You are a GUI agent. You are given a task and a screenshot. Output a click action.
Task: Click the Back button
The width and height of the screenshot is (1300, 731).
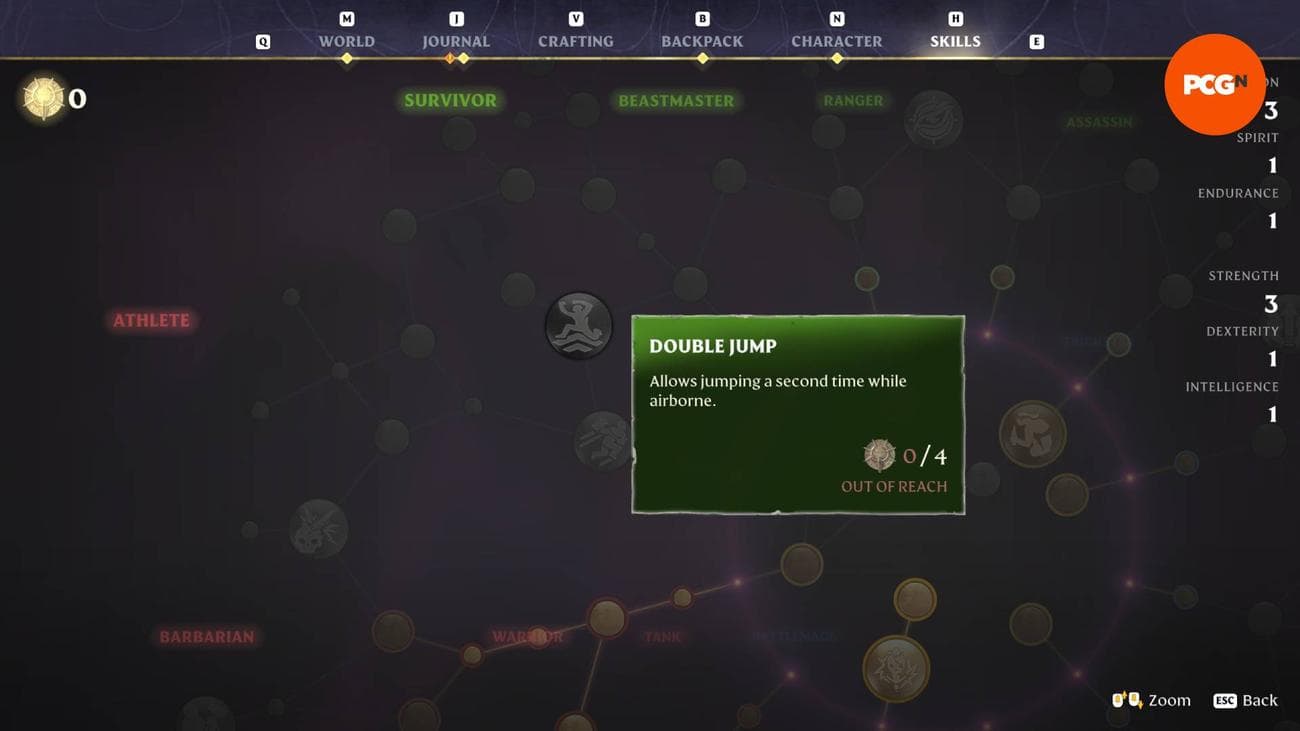[1256, 701]
